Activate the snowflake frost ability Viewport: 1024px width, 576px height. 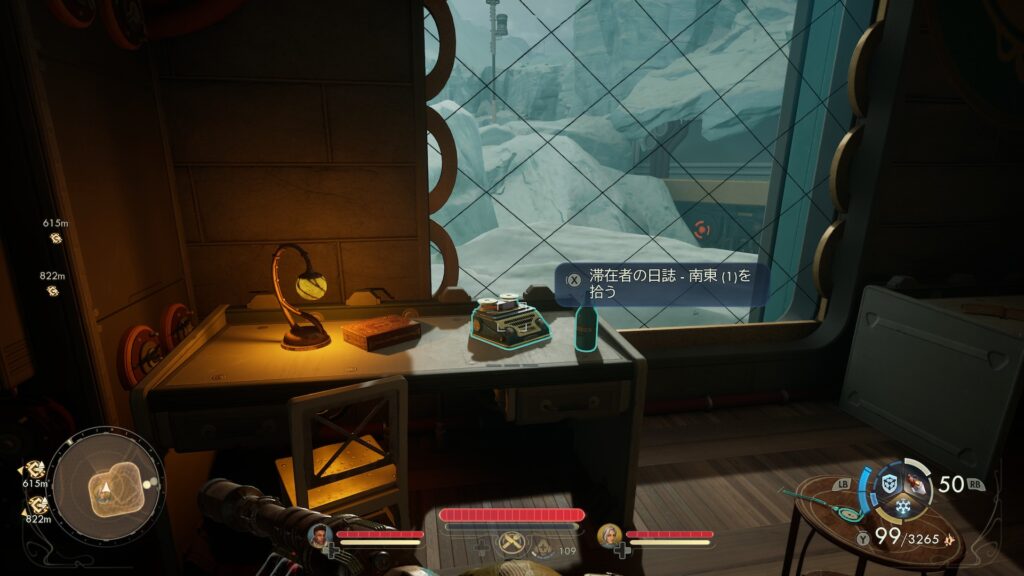(903, 506)
